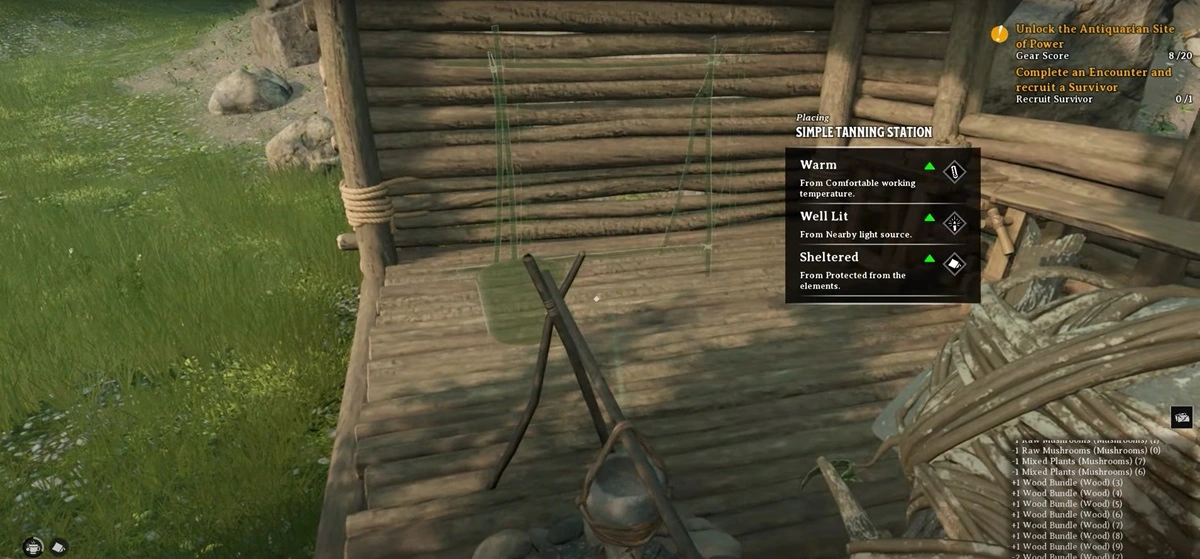Select the Complete an Encounter objective

point(1093,79)
